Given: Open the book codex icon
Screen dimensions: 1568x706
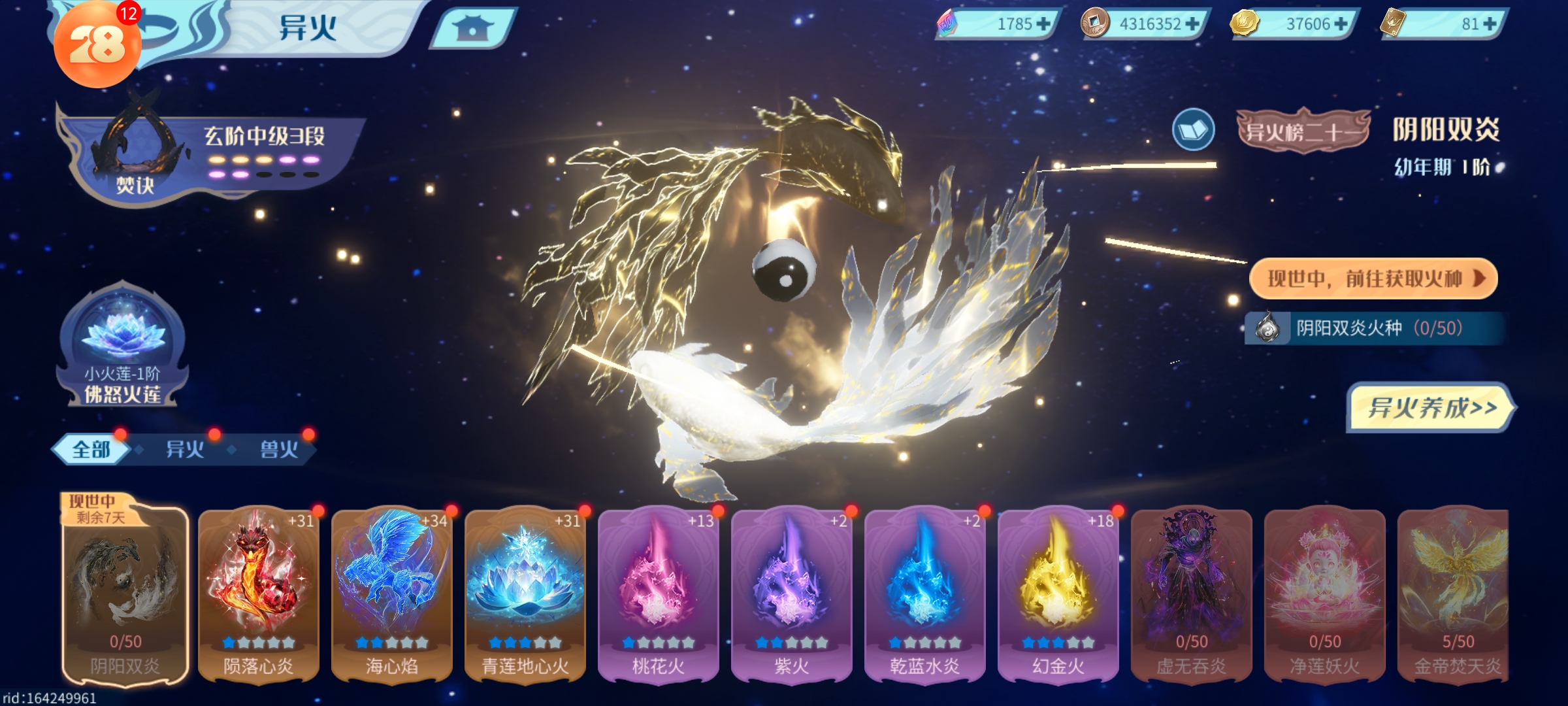Looking at the screenshot, I should pyautogui.click(x=1193, y=130).
